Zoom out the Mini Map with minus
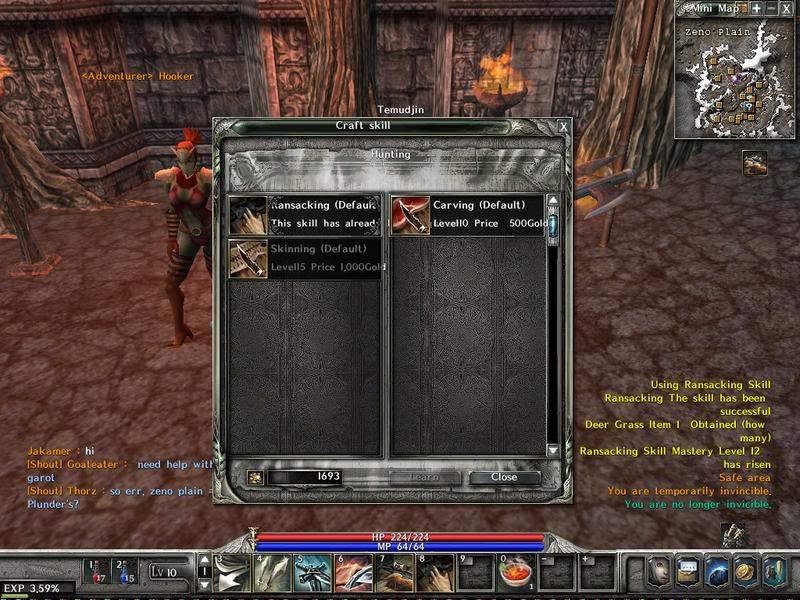The height and width of the screenshot is (600, 800). pos(771,8)
